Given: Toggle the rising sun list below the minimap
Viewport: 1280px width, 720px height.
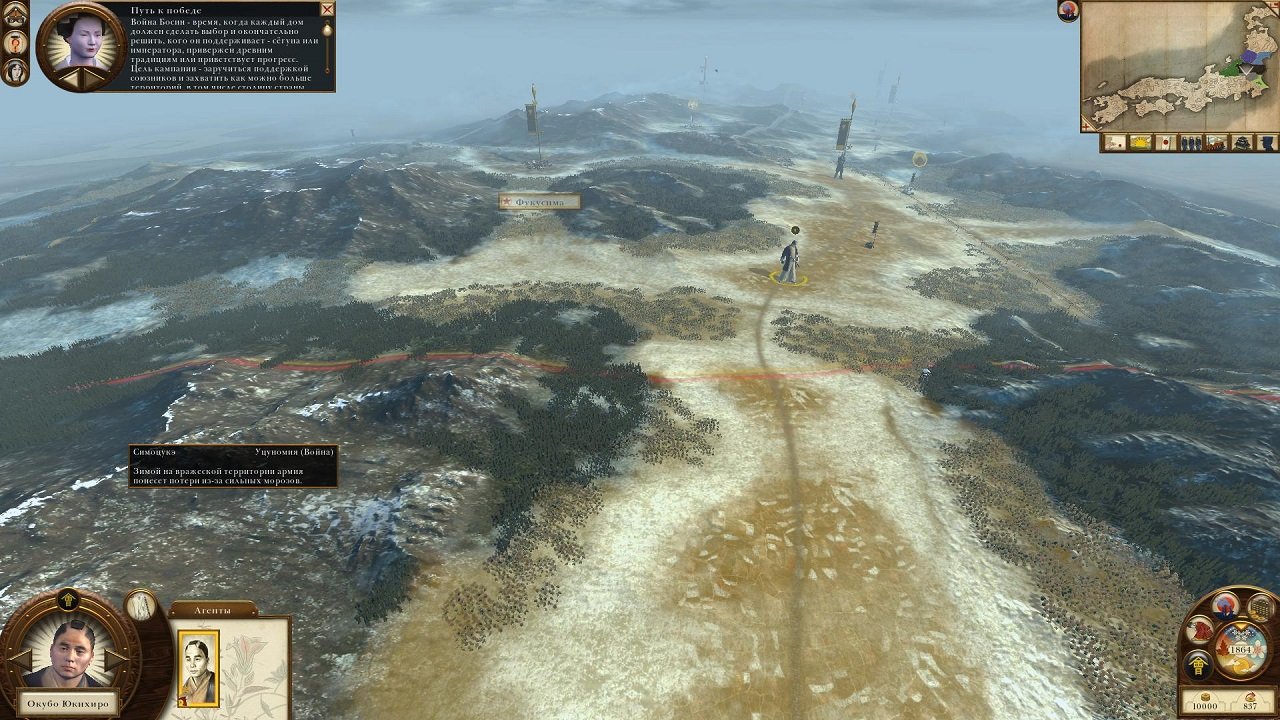Looking at the screenshot, I should [x=1141, y=143].
